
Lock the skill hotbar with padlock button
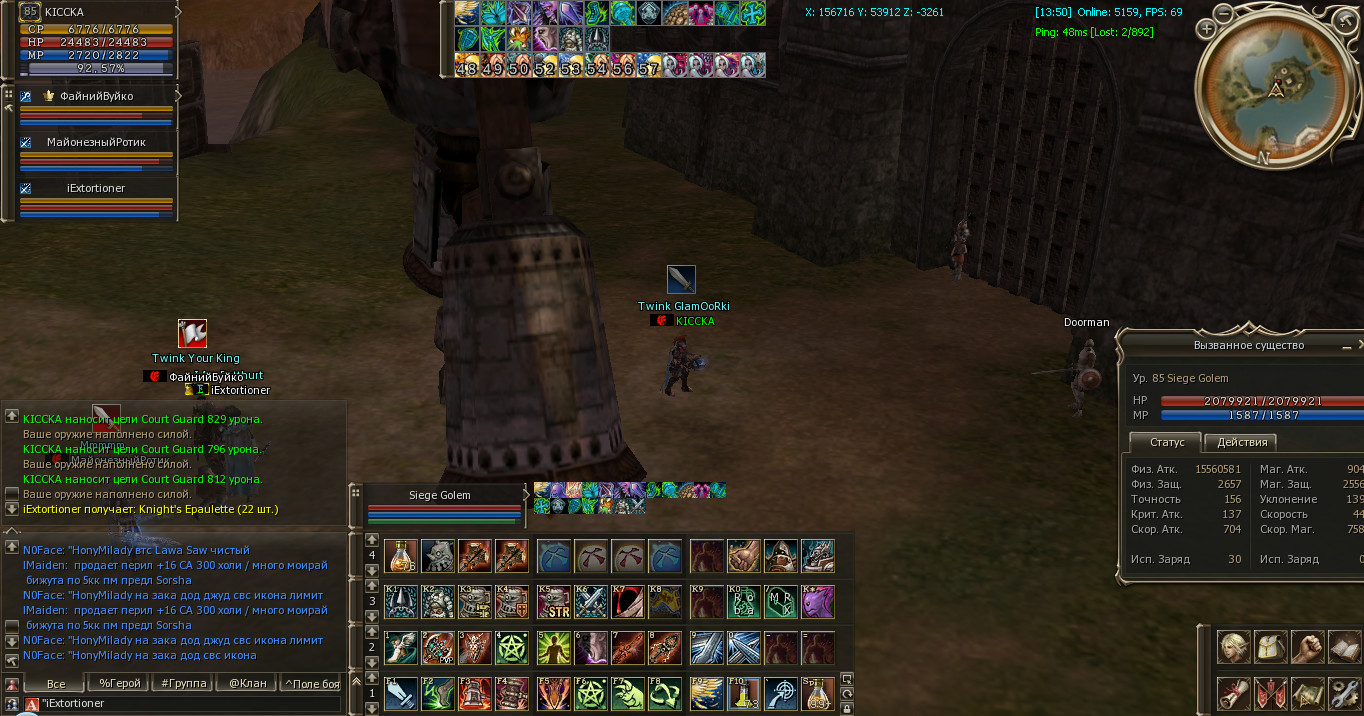(847, 708)
